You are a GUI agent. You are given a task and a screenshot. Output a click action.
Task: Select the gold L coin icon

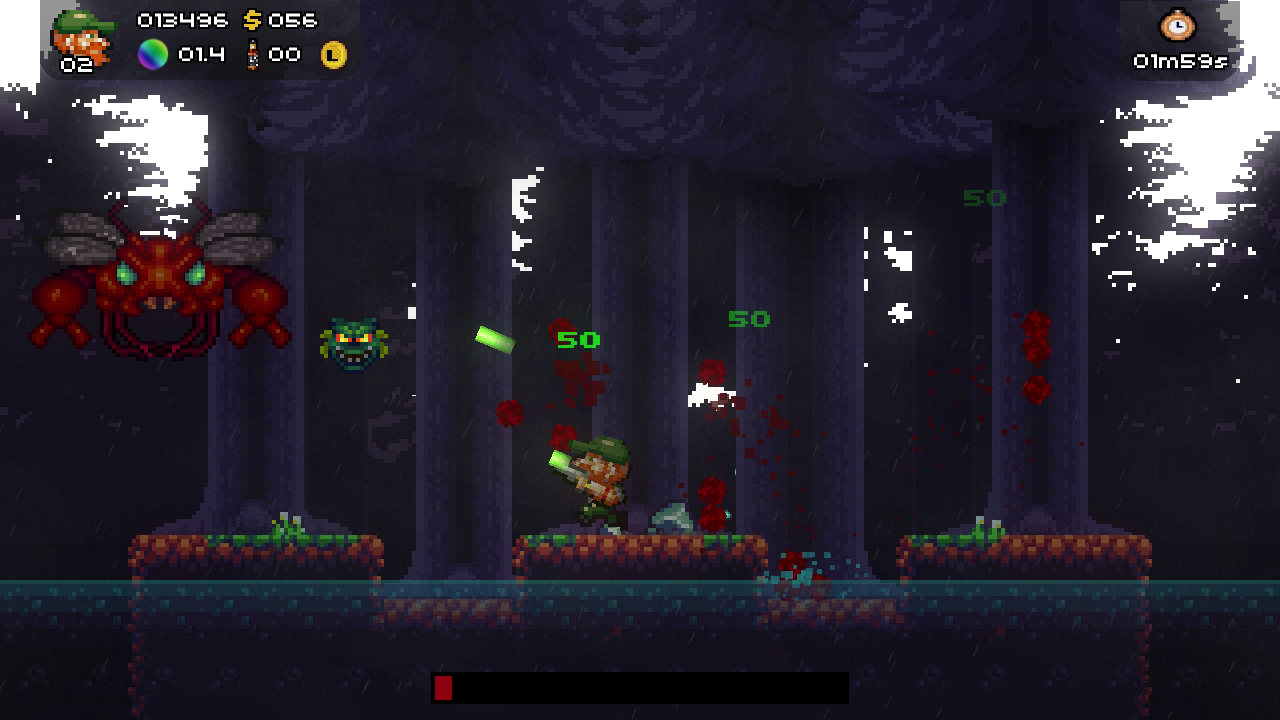tap(334, 55)
